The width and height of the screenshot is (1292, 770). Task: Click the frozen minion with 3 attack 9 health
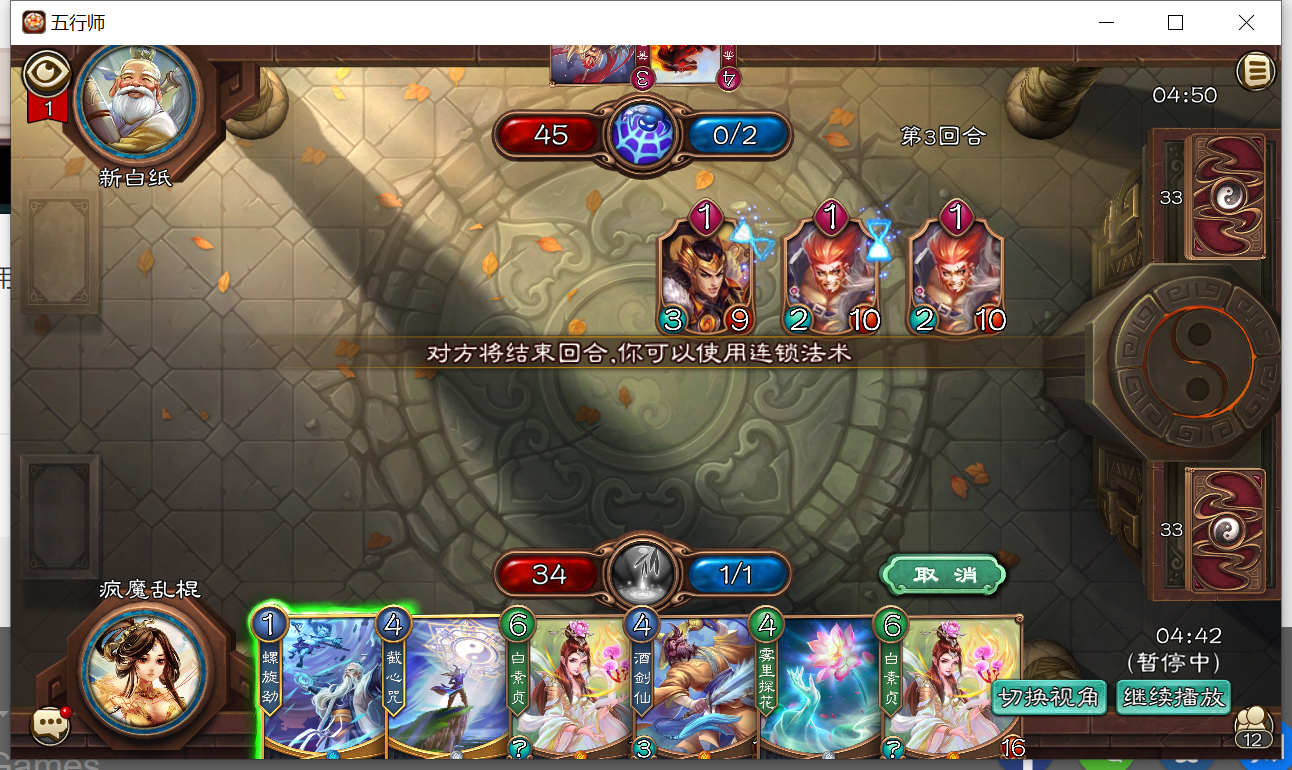pyautogui.click(x=706, y=270)
